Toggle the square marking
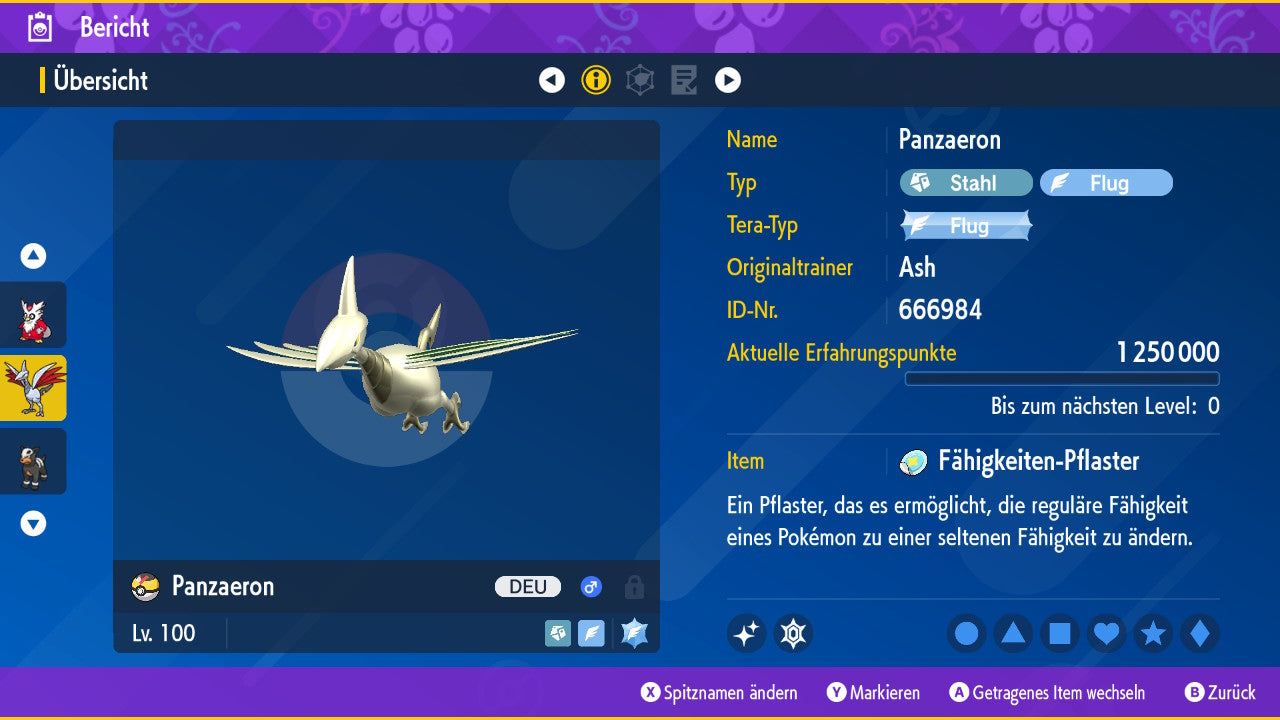 (x=1060, y=634)
